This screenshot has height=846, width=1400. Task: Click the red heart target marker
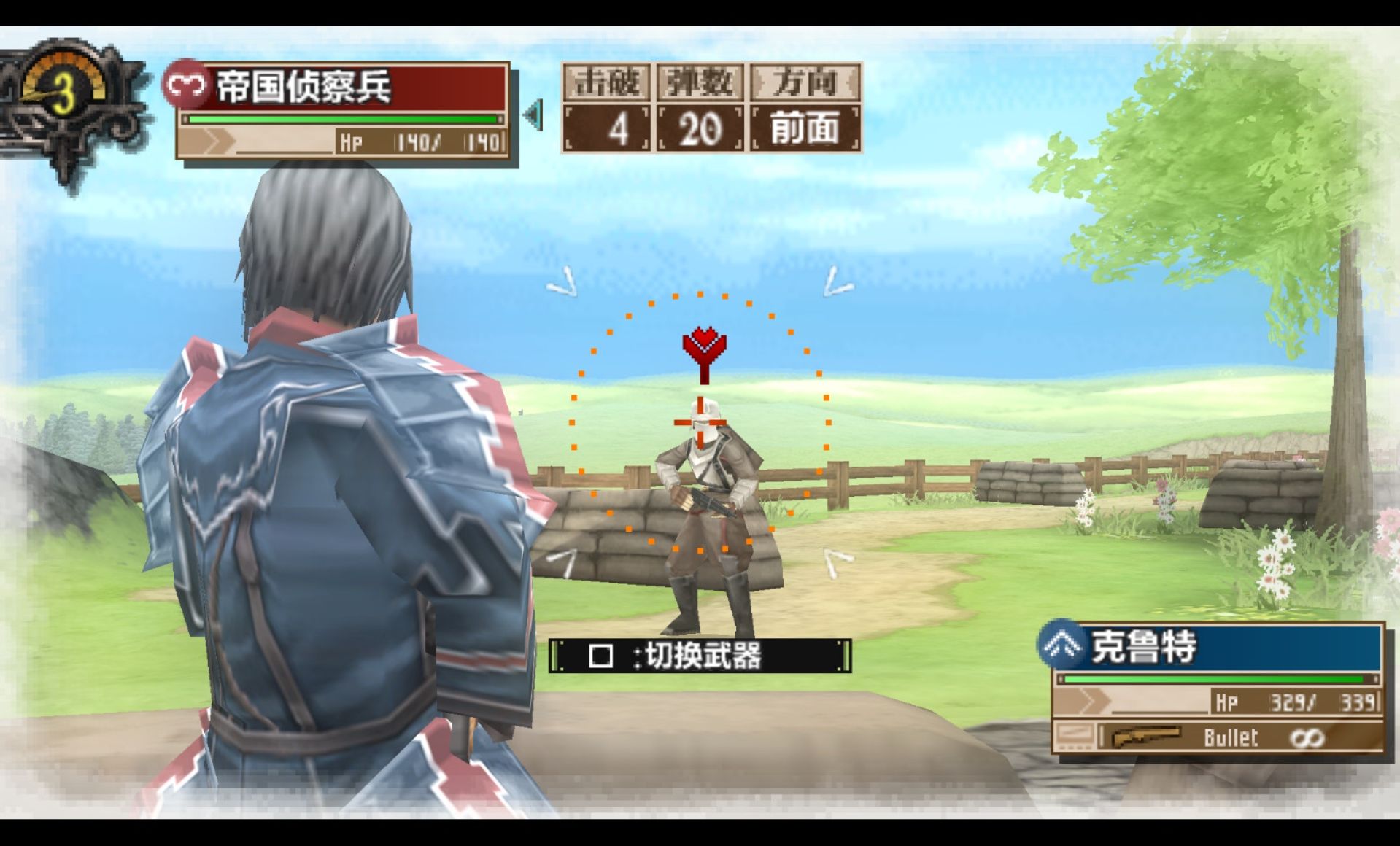point(704,347)
